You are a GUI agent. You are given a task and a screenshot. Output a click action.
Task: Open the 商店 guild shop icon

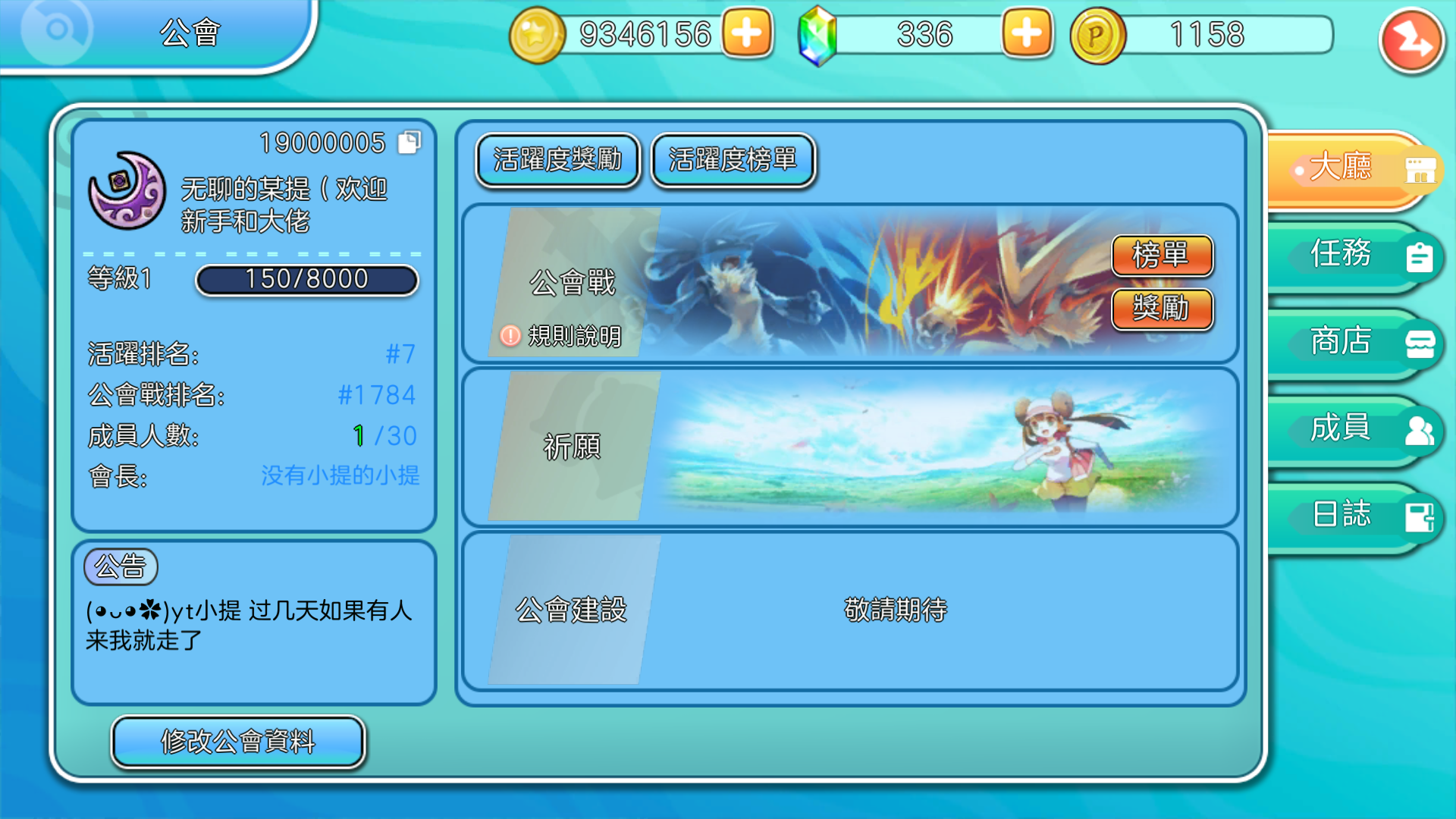(1420, 343)
